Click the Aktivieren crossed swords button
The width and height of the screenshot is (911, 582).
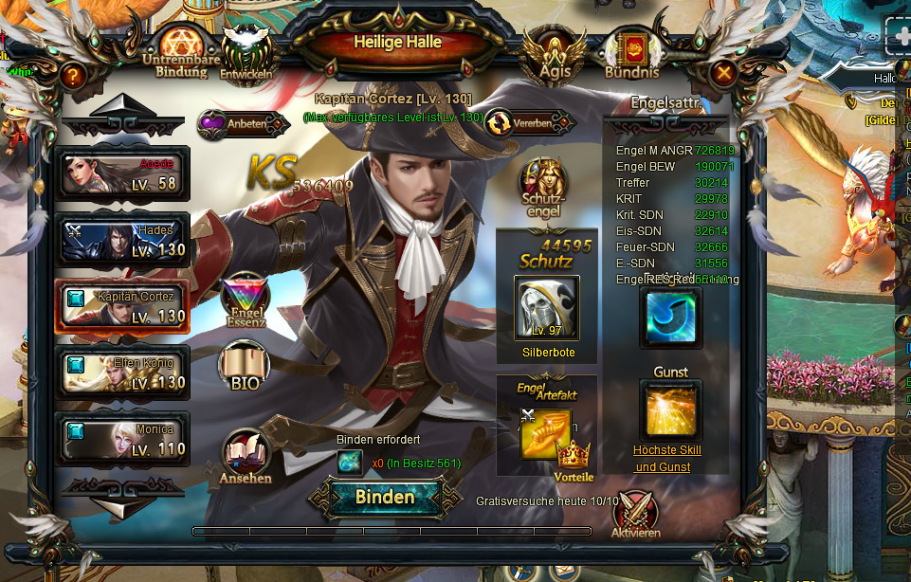point(636,513)
